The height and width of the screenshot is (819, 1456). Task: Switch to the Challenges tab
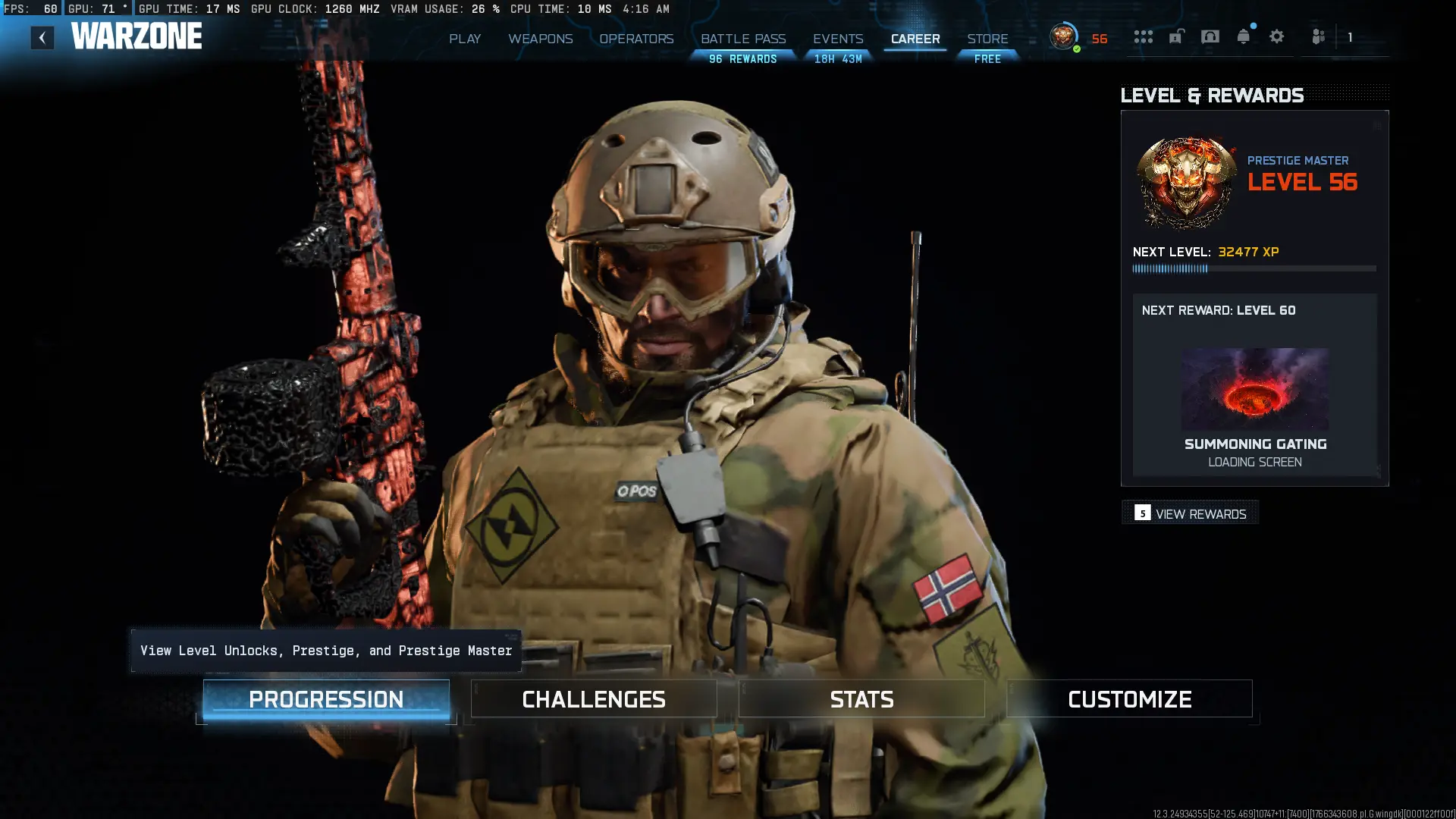pos(594,698)
